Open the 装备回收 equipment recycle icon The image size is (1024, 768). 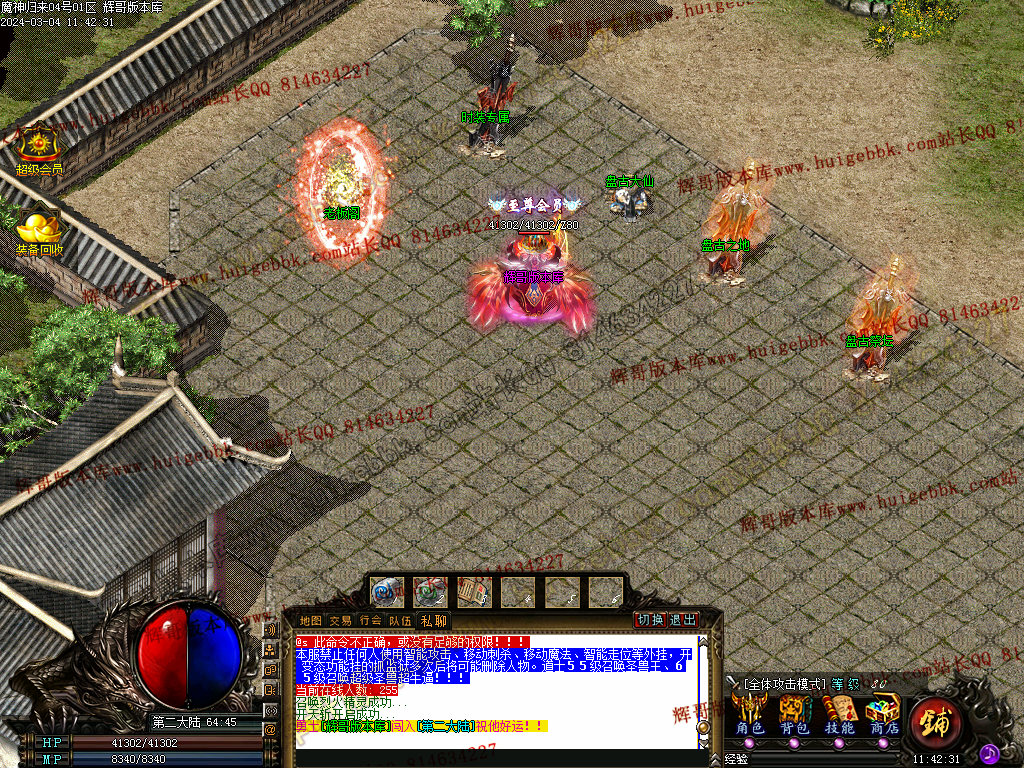pos(39,228)
